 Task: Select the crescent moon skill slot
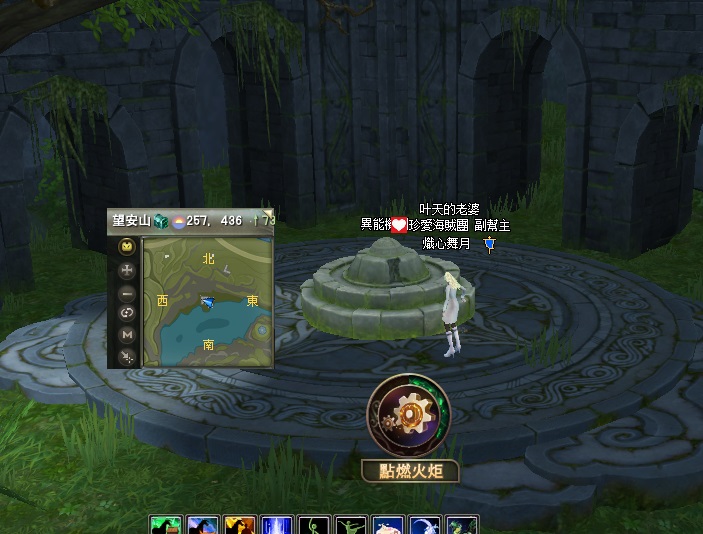(424, 526)
